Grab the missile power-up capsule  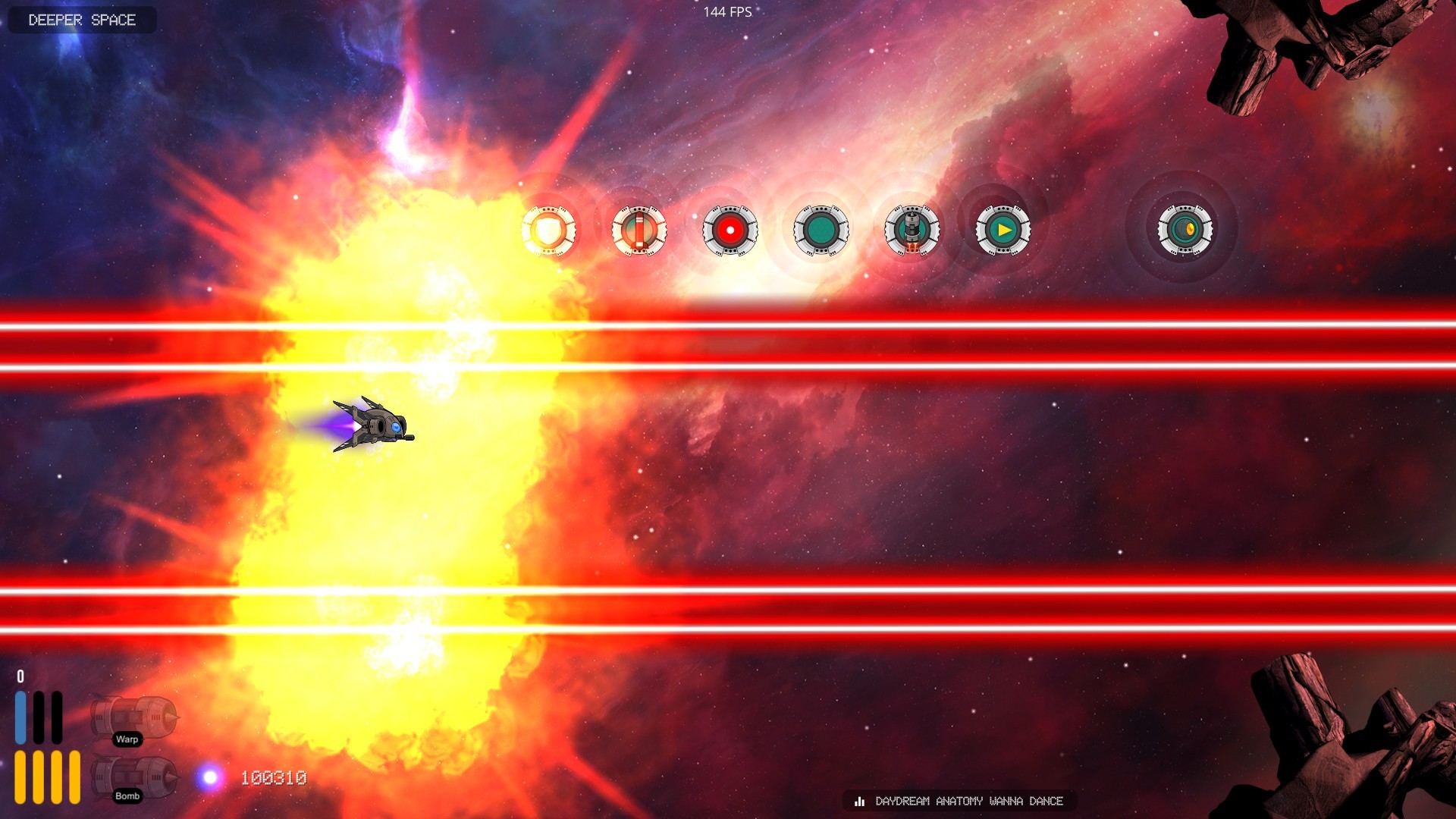(639, 230)
